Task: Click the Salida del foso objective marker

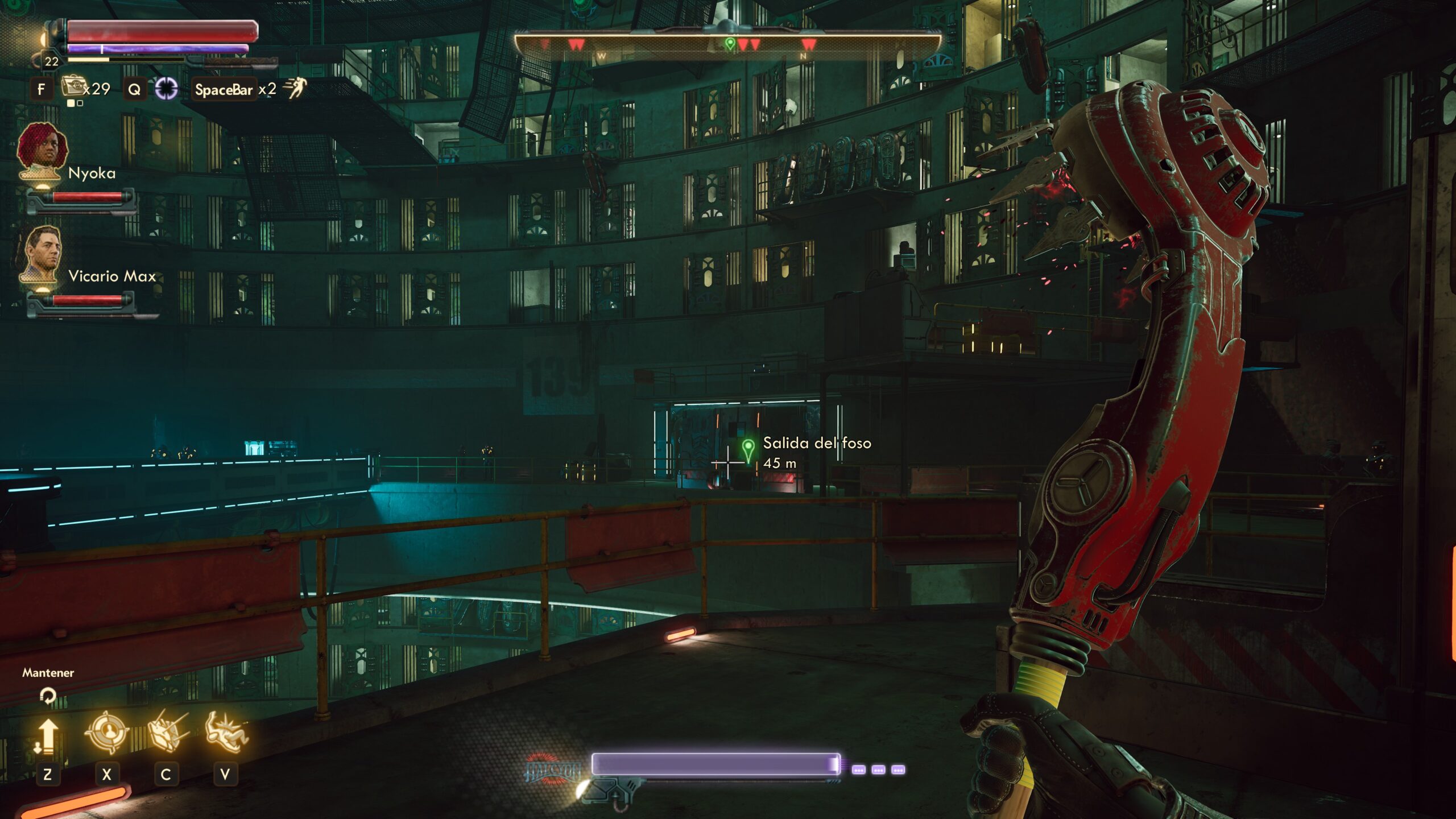Action: point(748,449)
